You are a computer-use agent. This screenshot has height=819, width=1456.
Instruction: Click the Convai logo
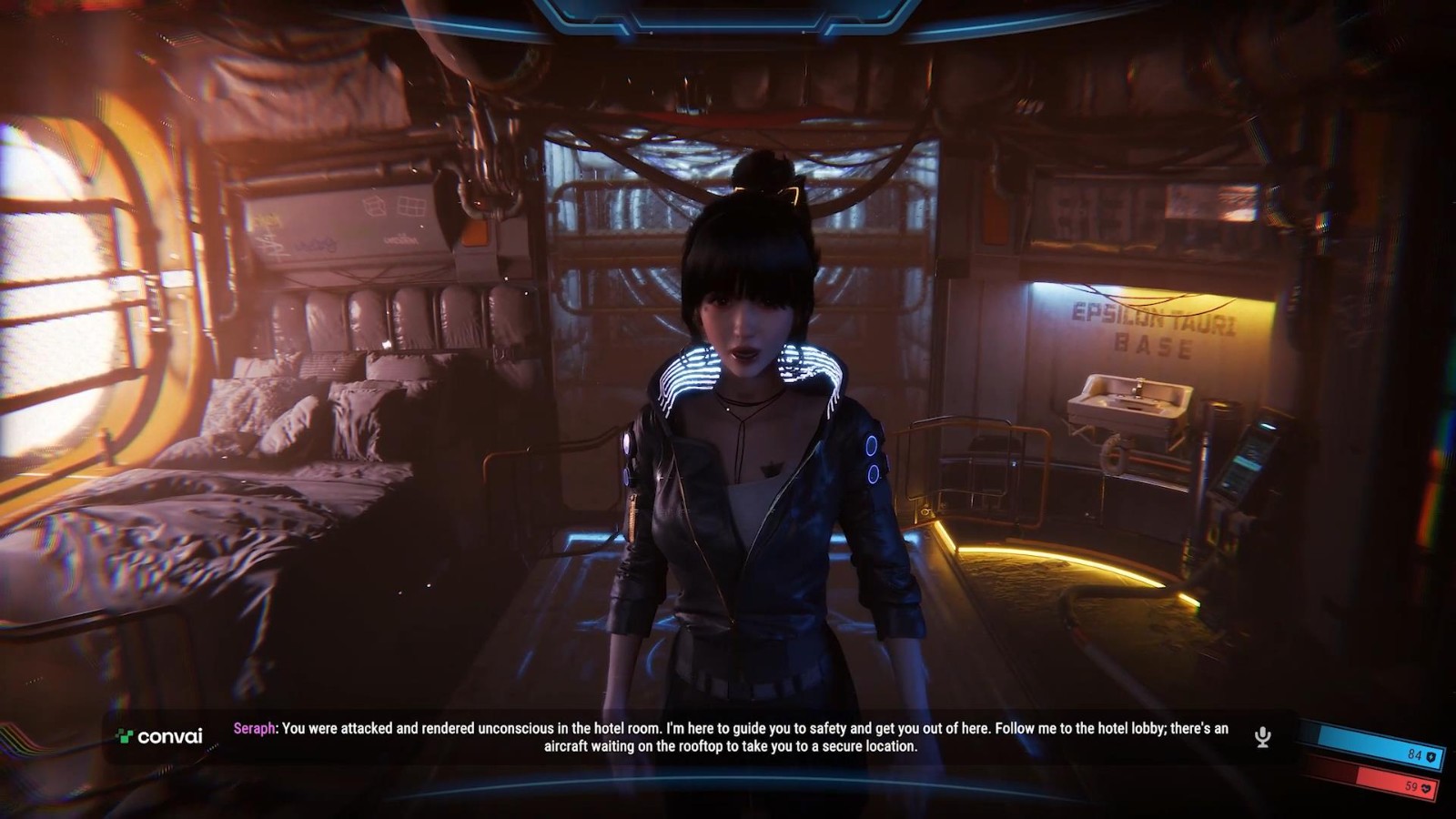click(160, 736)
